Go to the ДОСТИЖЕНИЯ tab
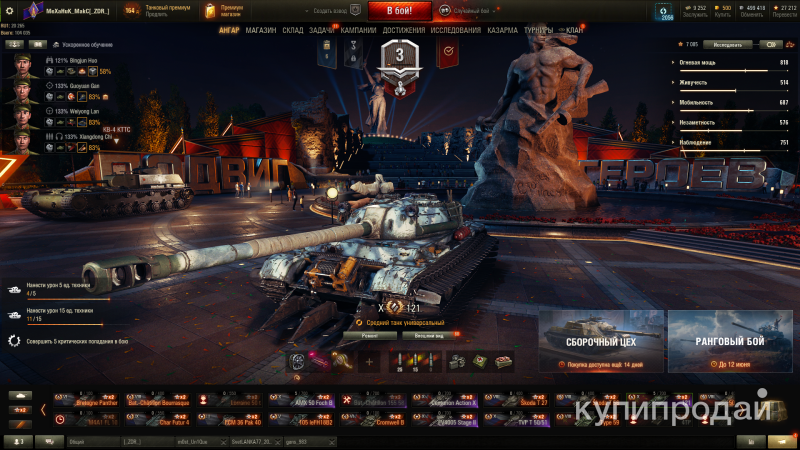The image size is (800, 450). point(403,31)
